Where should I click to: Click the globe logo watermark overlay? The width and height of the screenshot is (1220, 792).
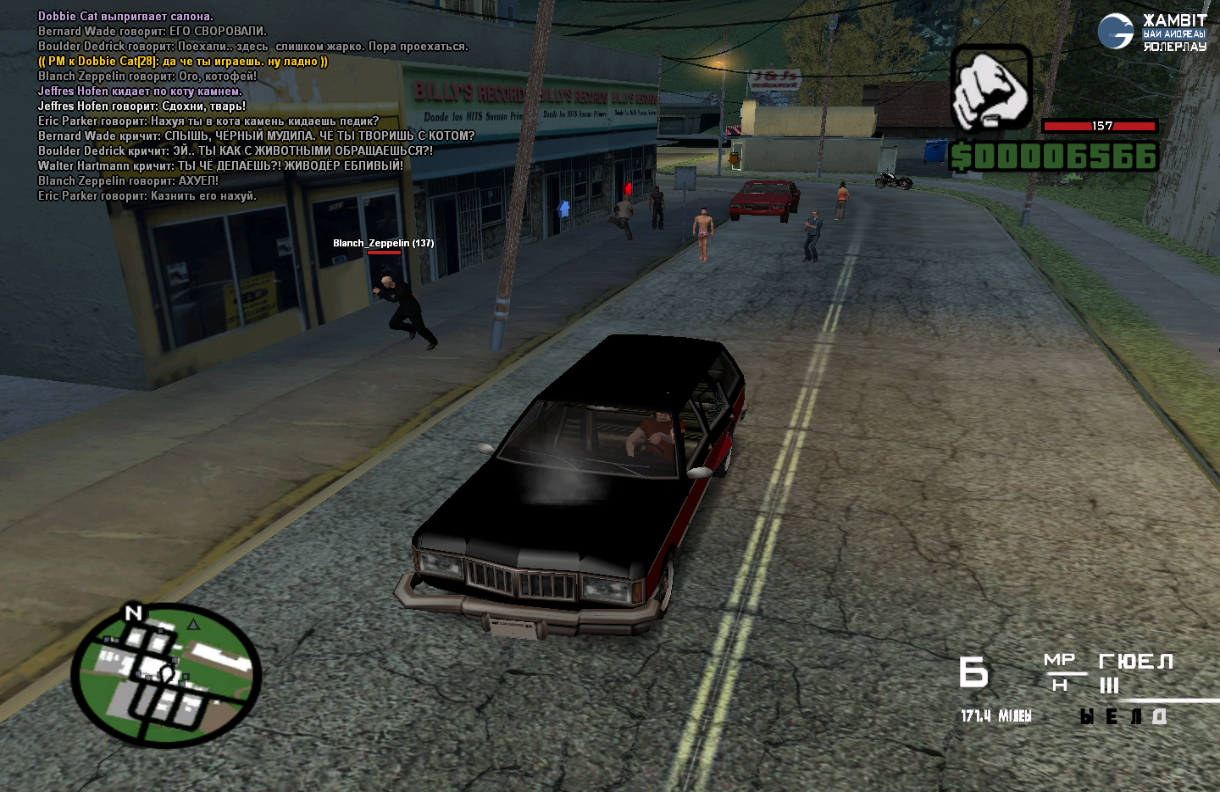[1115, 31]
